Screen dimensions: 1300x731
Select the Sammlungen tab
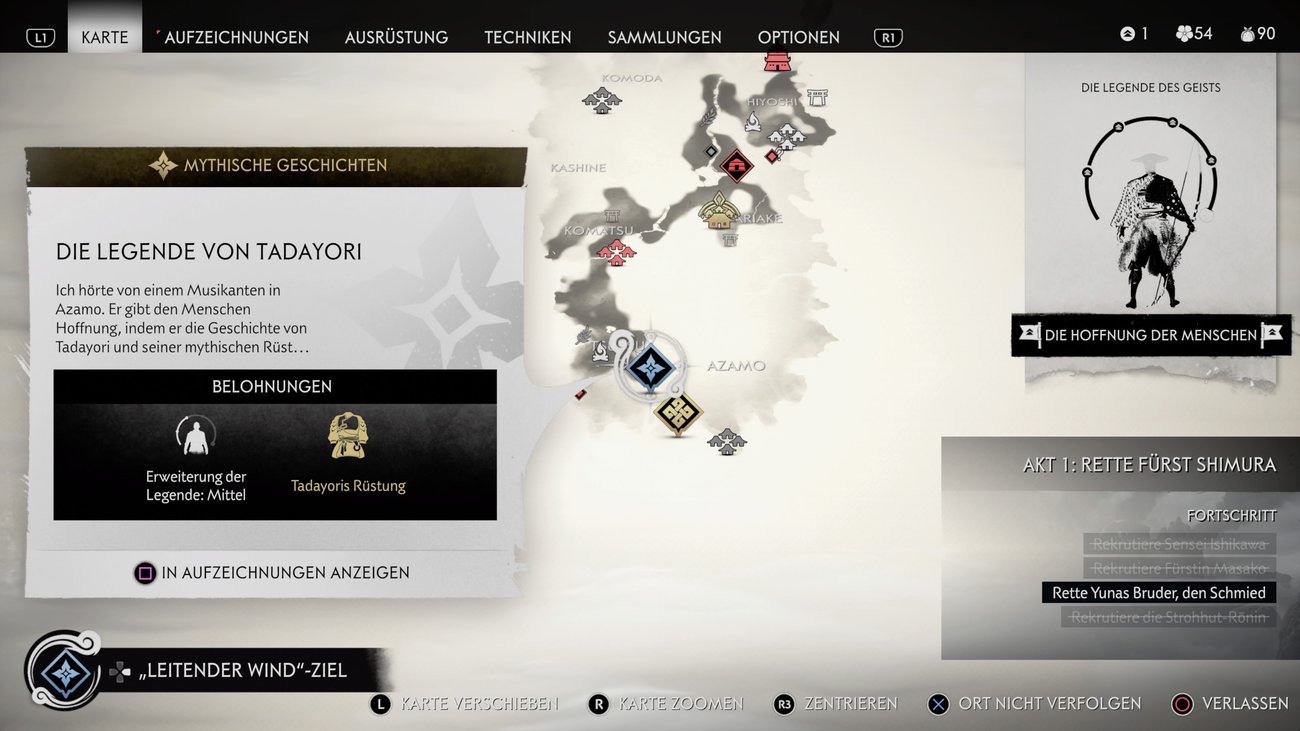664,37
